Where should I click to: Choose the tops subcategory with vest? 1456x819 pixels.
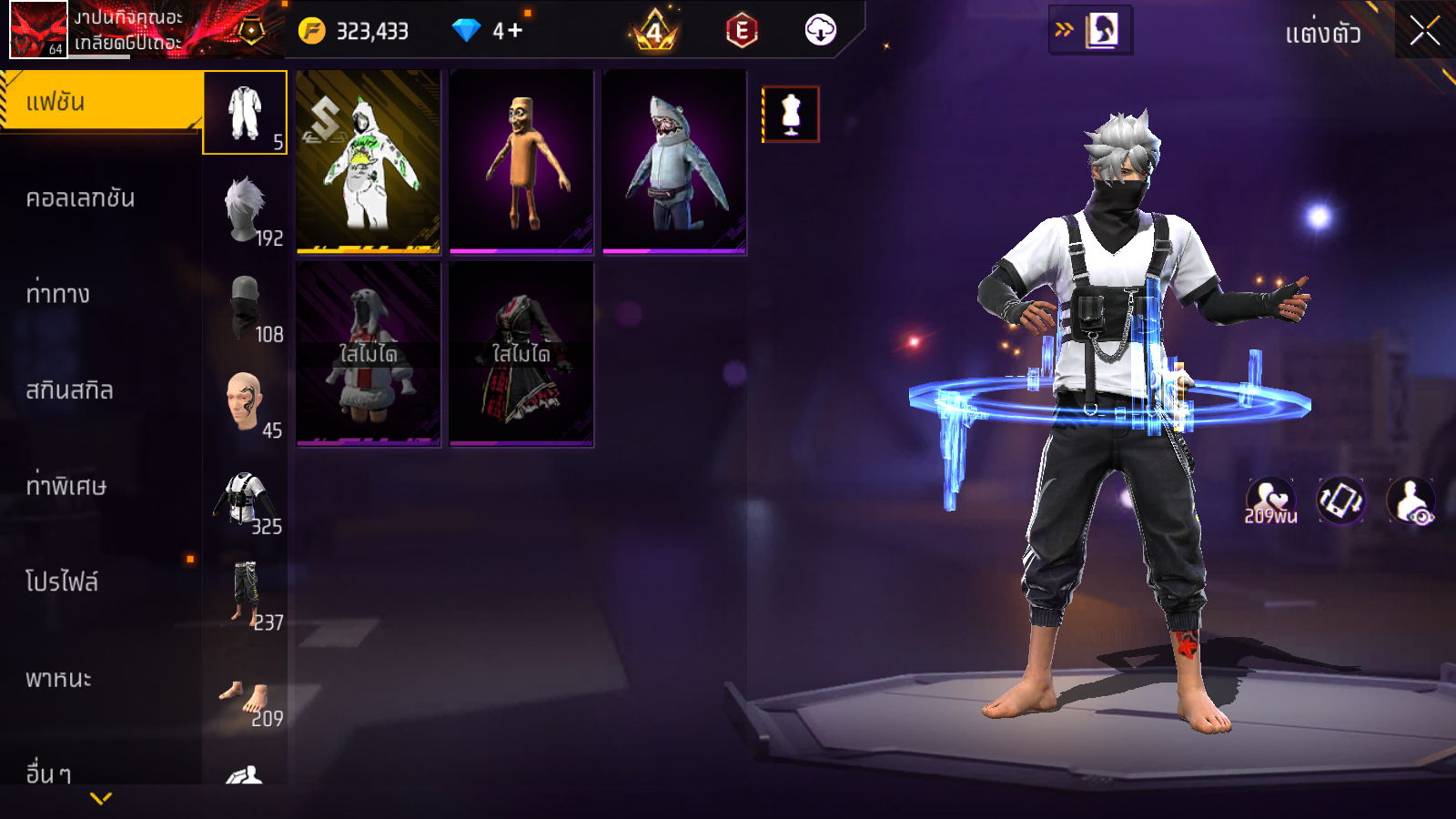click(x=245, y=498)
